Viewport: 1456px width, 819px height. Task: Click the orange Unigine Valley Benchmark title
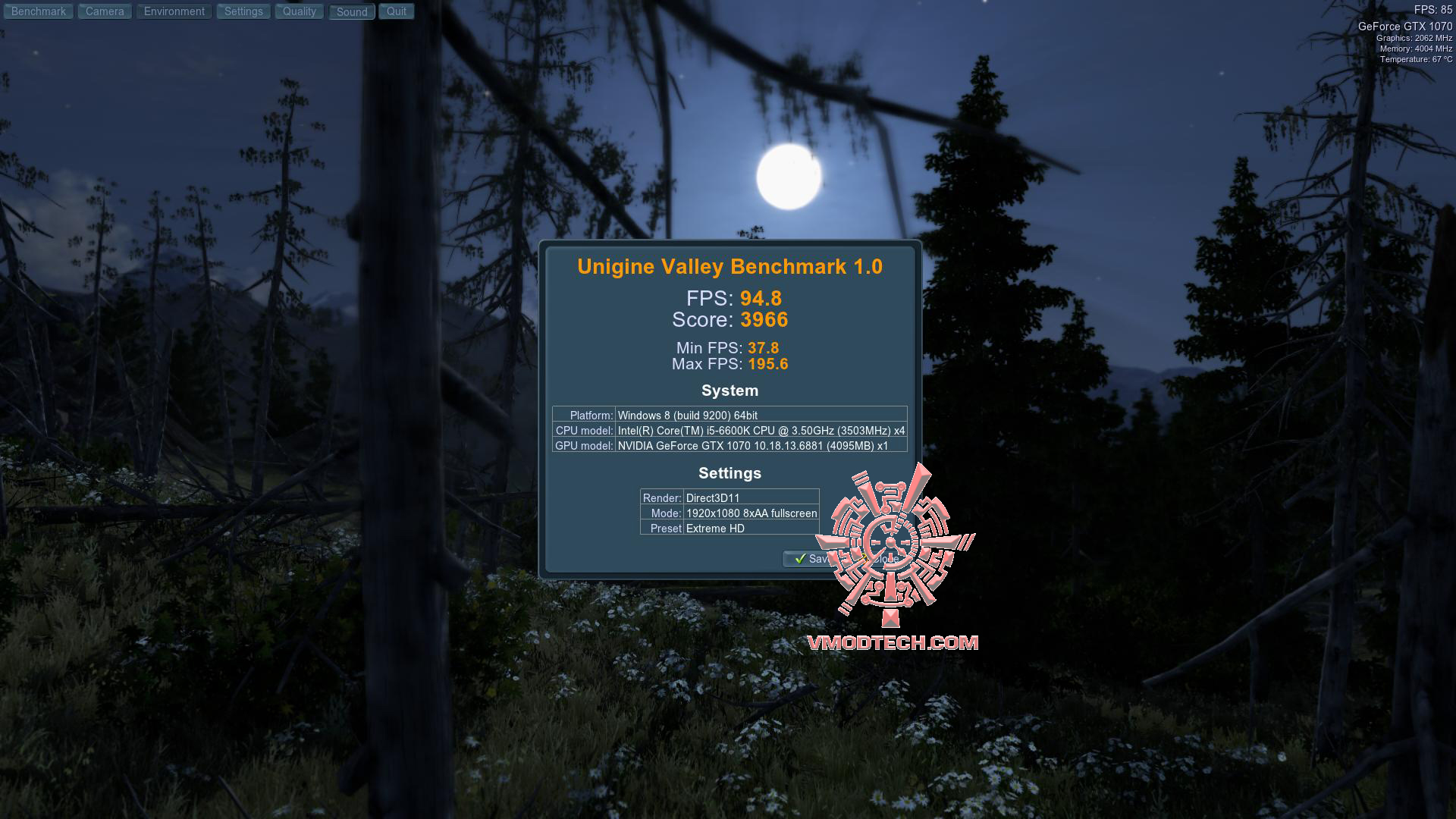point(729,266)
